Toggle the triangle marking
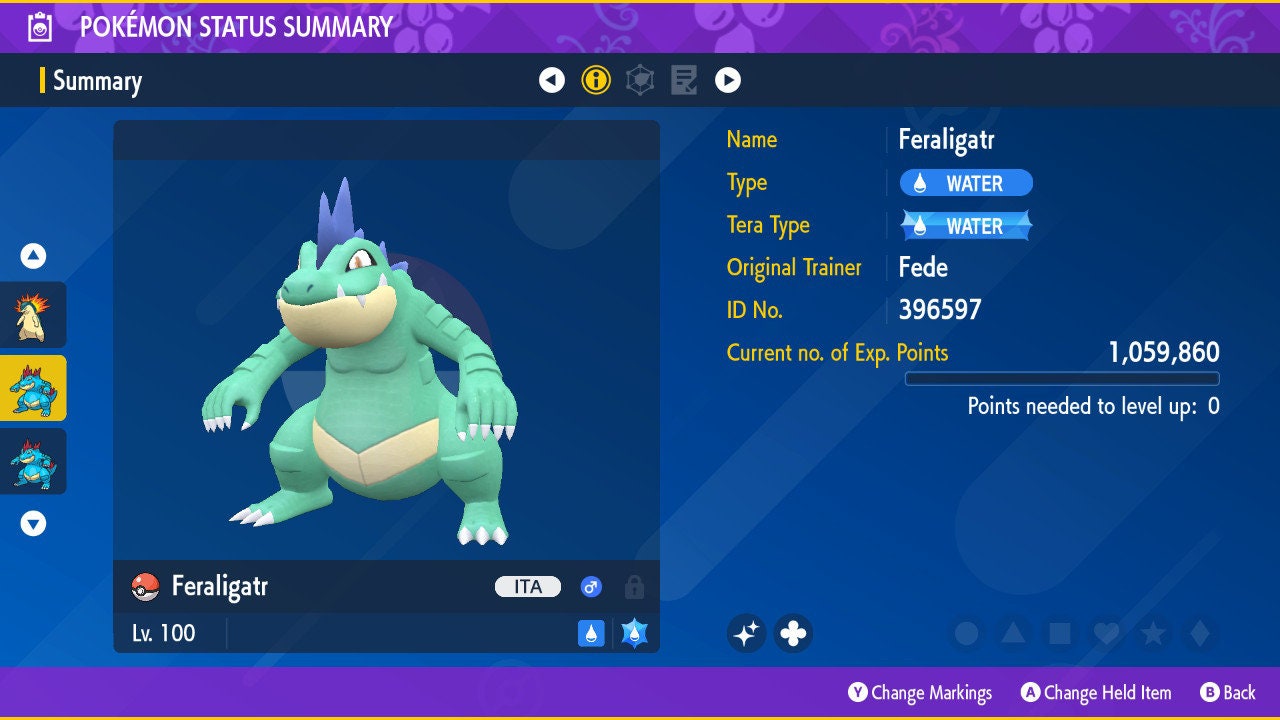The width and height of the screenshot is (1280, 720). click(x=1013, y=633)
